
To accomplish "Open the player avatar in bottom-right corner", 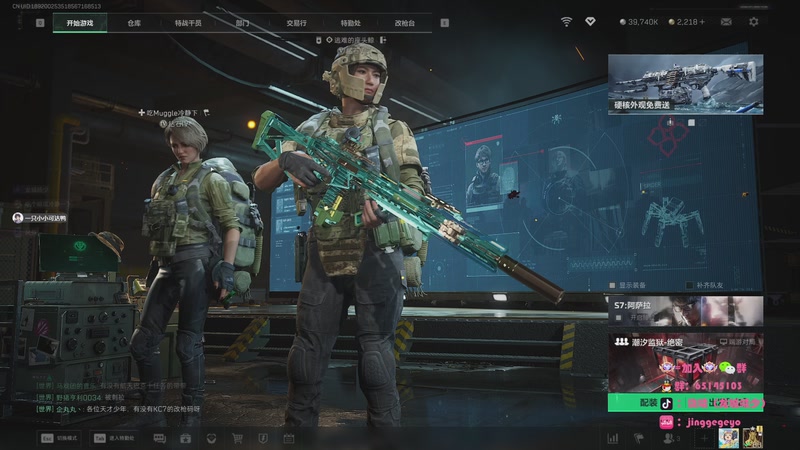I will pyautogui.click(x=752, y=437).
